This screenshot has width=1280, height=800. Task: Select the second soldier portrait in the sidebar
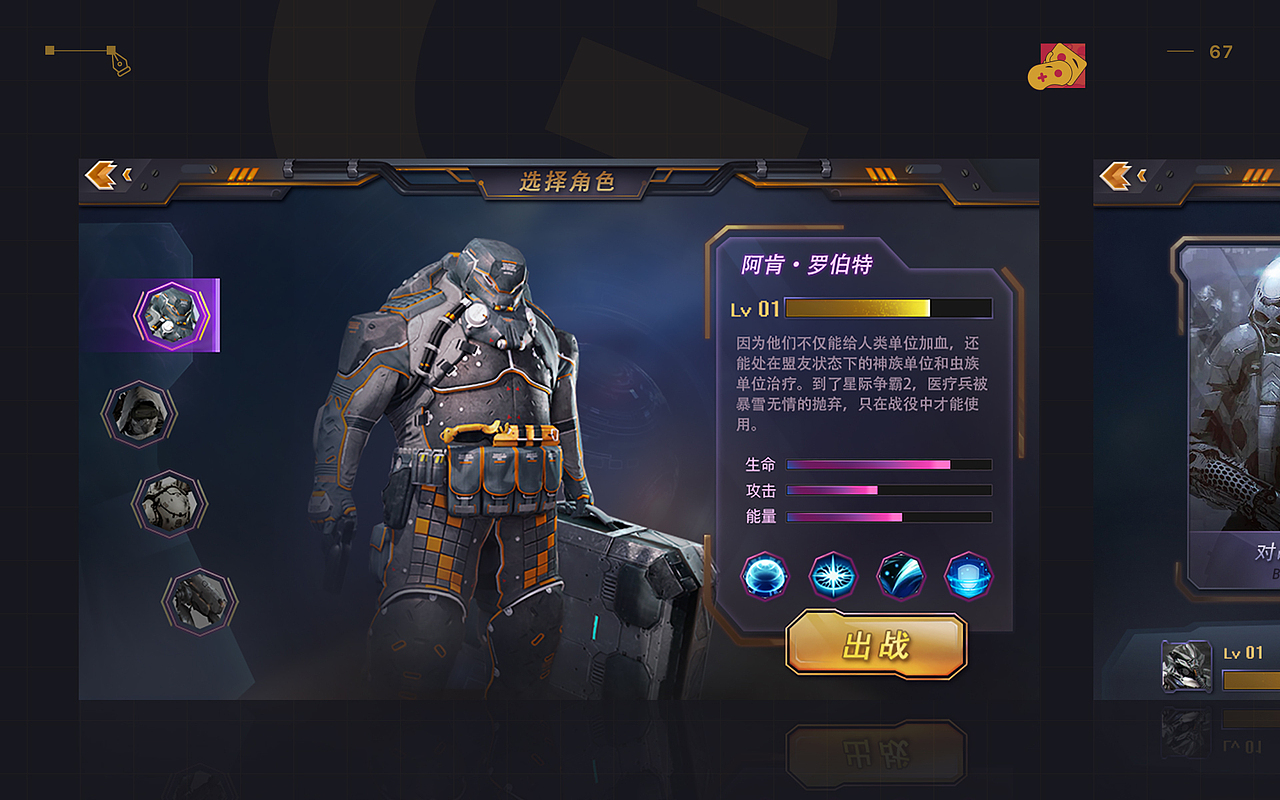(138, 413)
